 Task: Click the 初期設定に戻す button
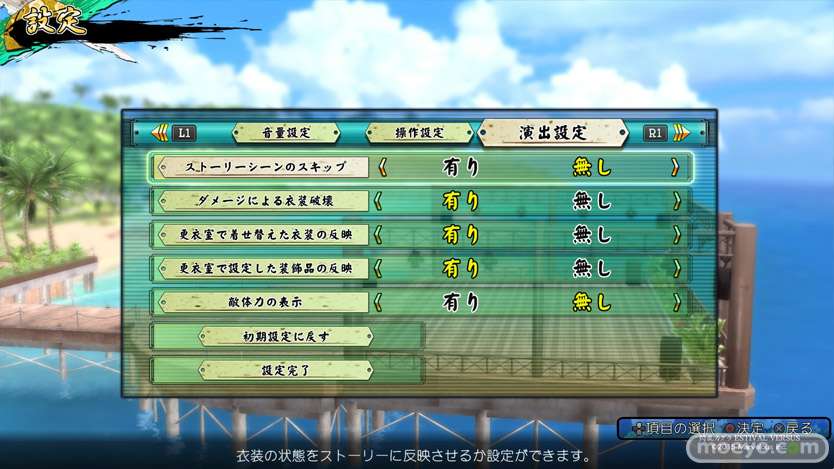[x=286, y=336]
